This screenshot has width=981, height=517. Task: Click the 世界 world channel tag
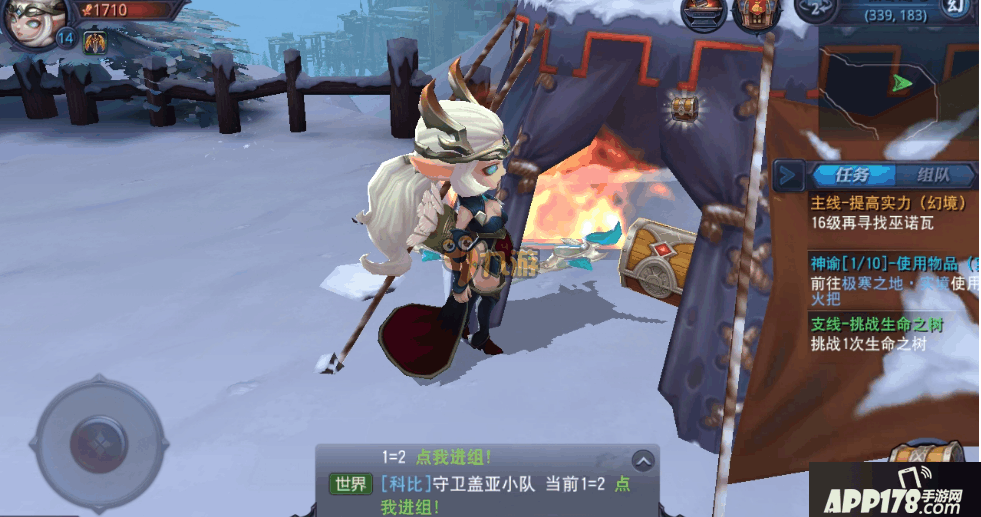pyautogui.click(x=350, y=484)
